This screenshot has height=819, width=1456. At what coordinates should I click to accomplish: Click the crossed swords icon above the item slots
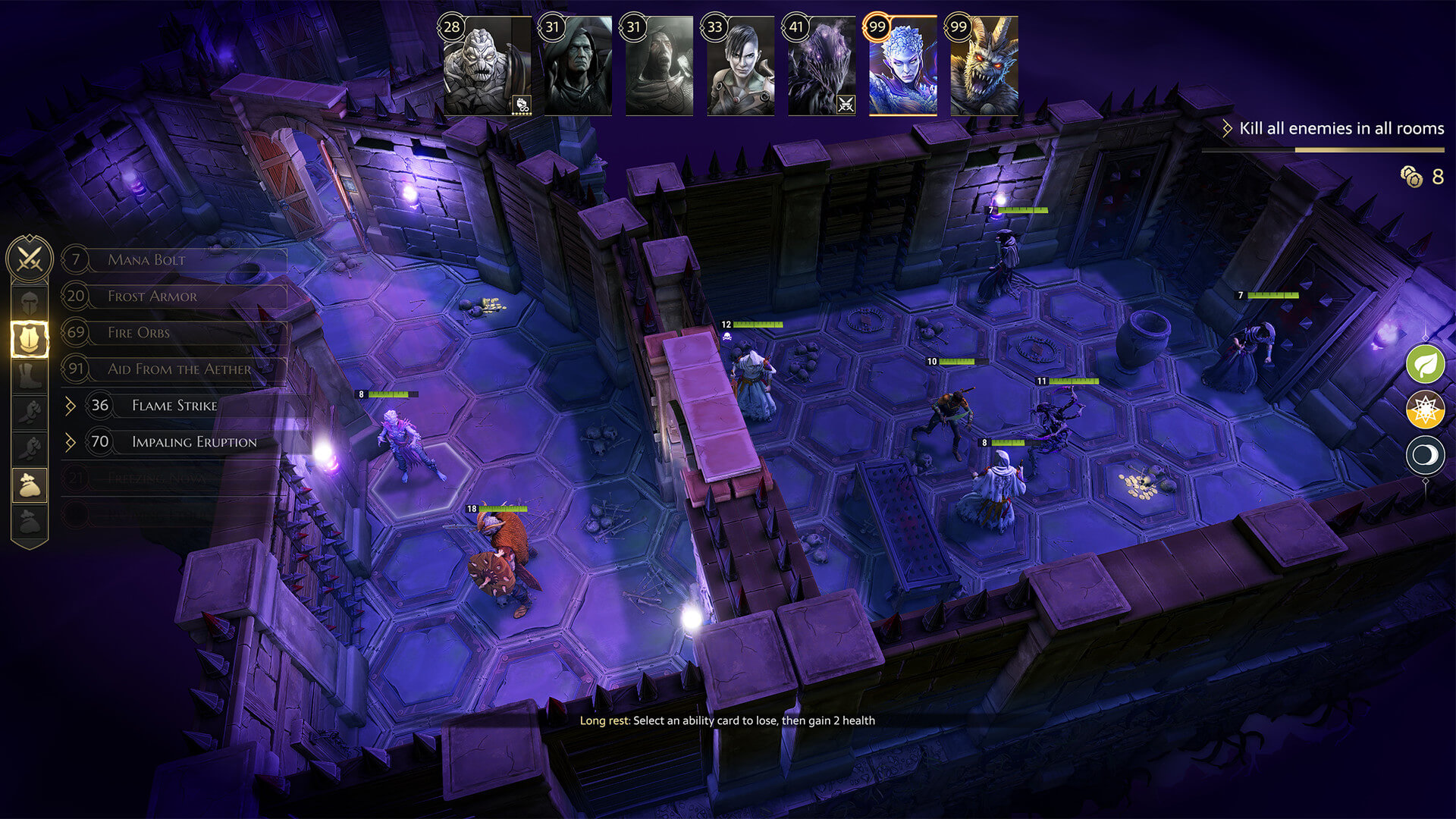point(30,259)
